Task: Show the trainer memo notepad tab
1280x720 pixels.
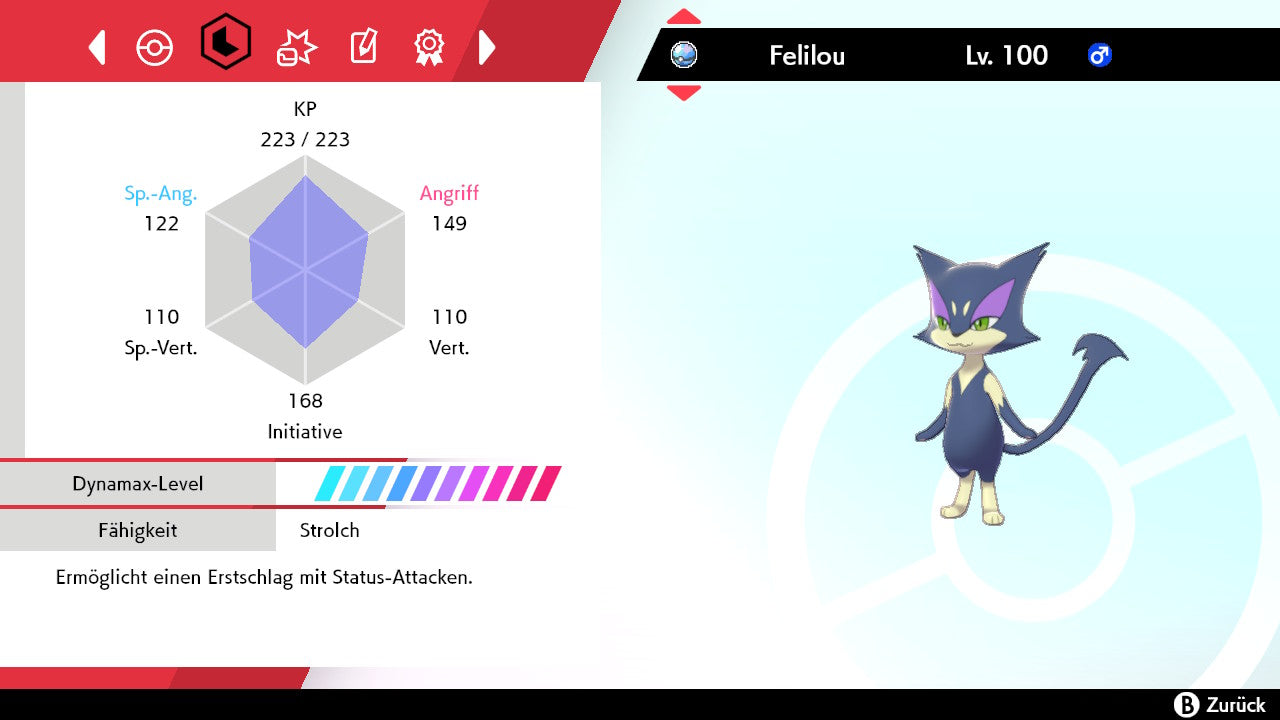Action: click(x=363, y=47)
